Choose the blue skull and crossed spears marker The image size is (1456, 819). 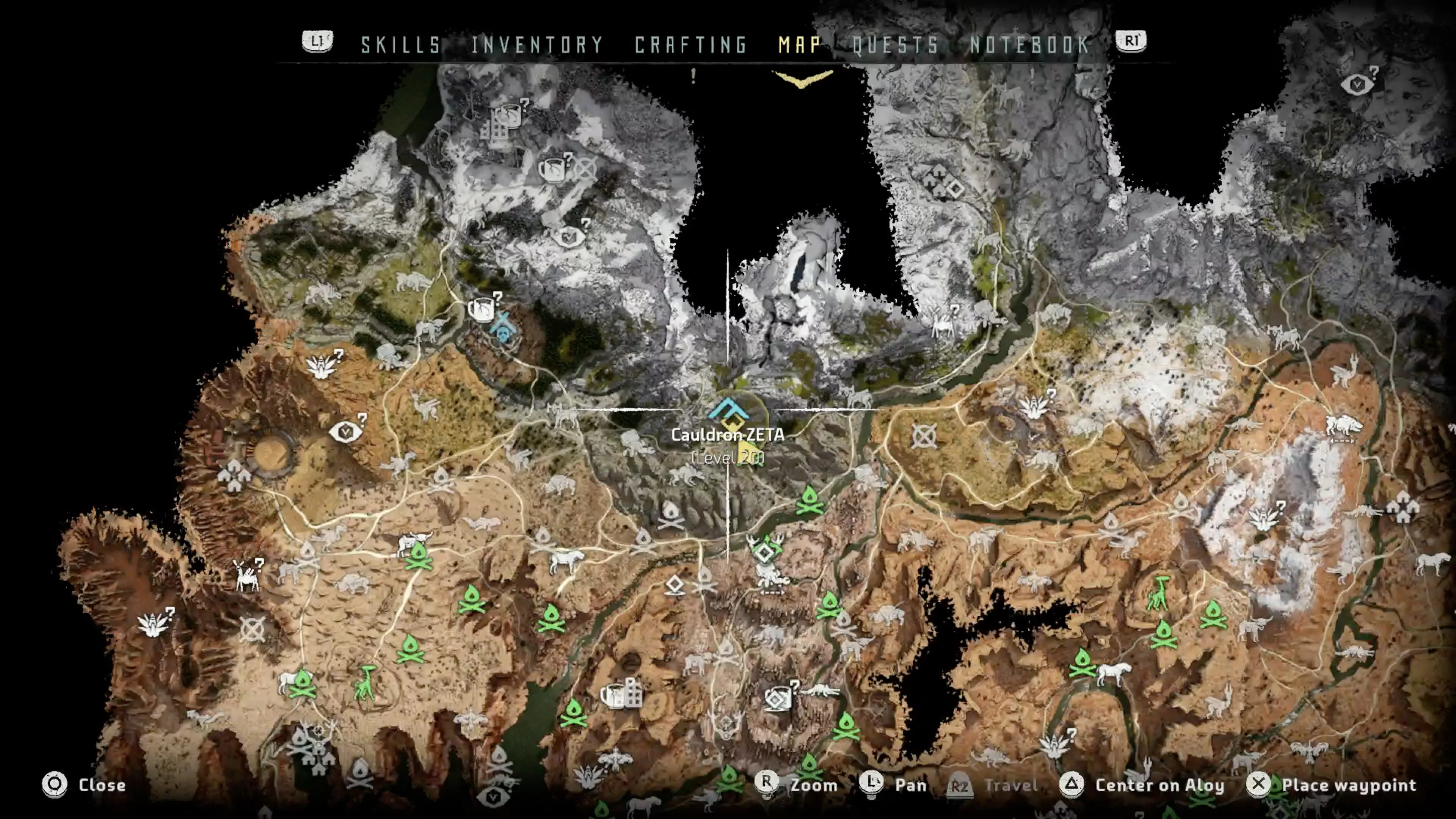click(502, 327)
